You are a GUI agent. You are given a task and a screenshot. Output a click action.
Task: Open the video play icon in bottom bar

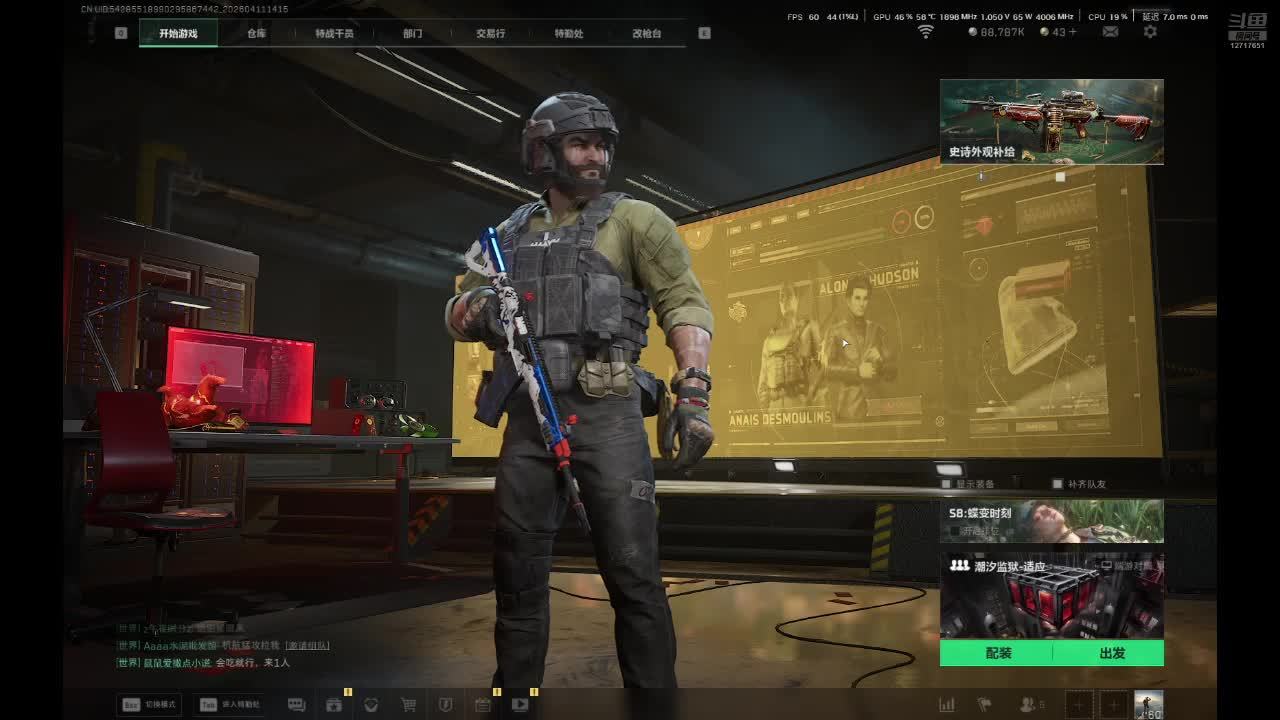click(520, 704)
